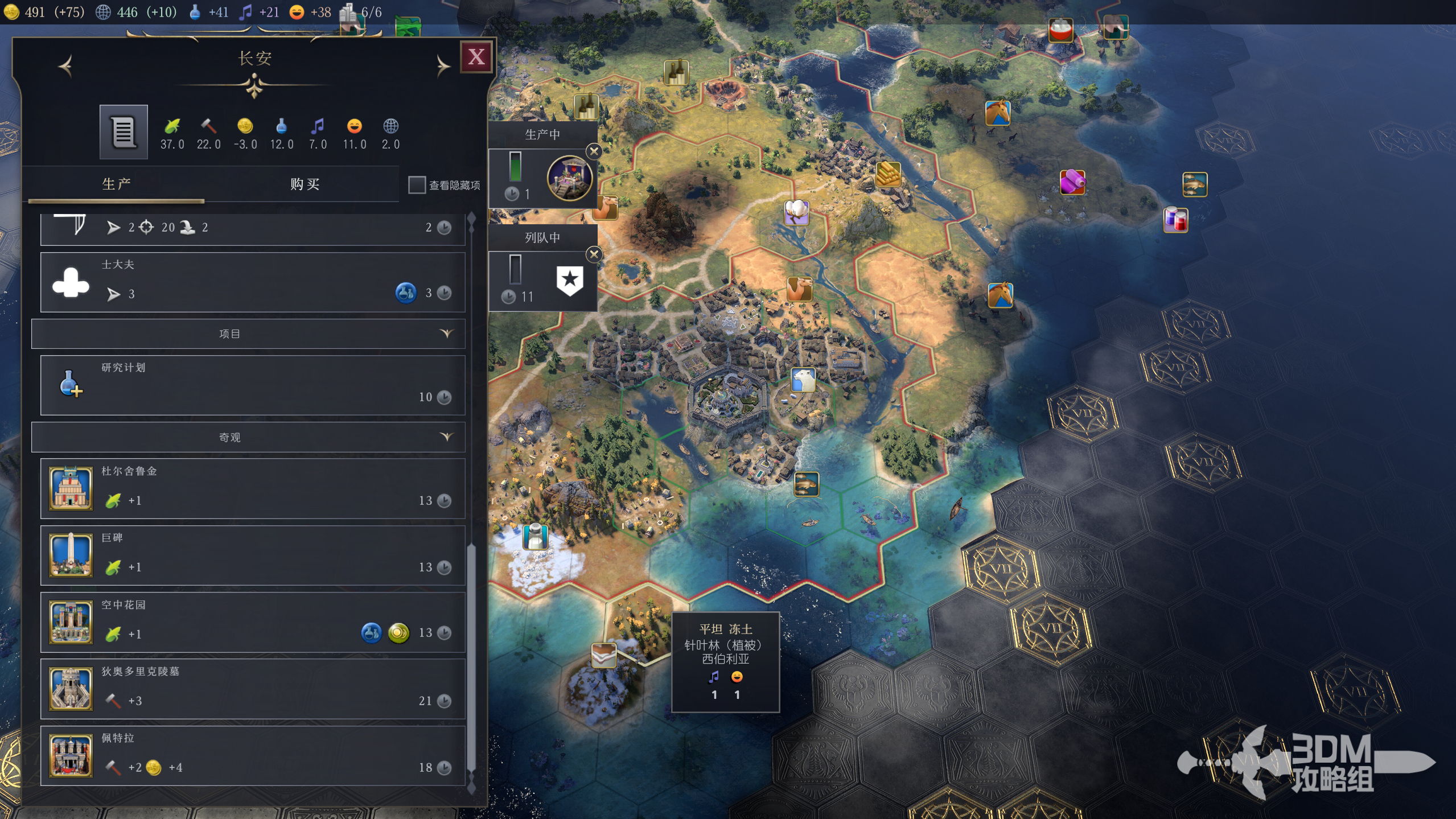
Task: Choose the 狄奥多里克陵墓 wonder
Action: (252, 689)
